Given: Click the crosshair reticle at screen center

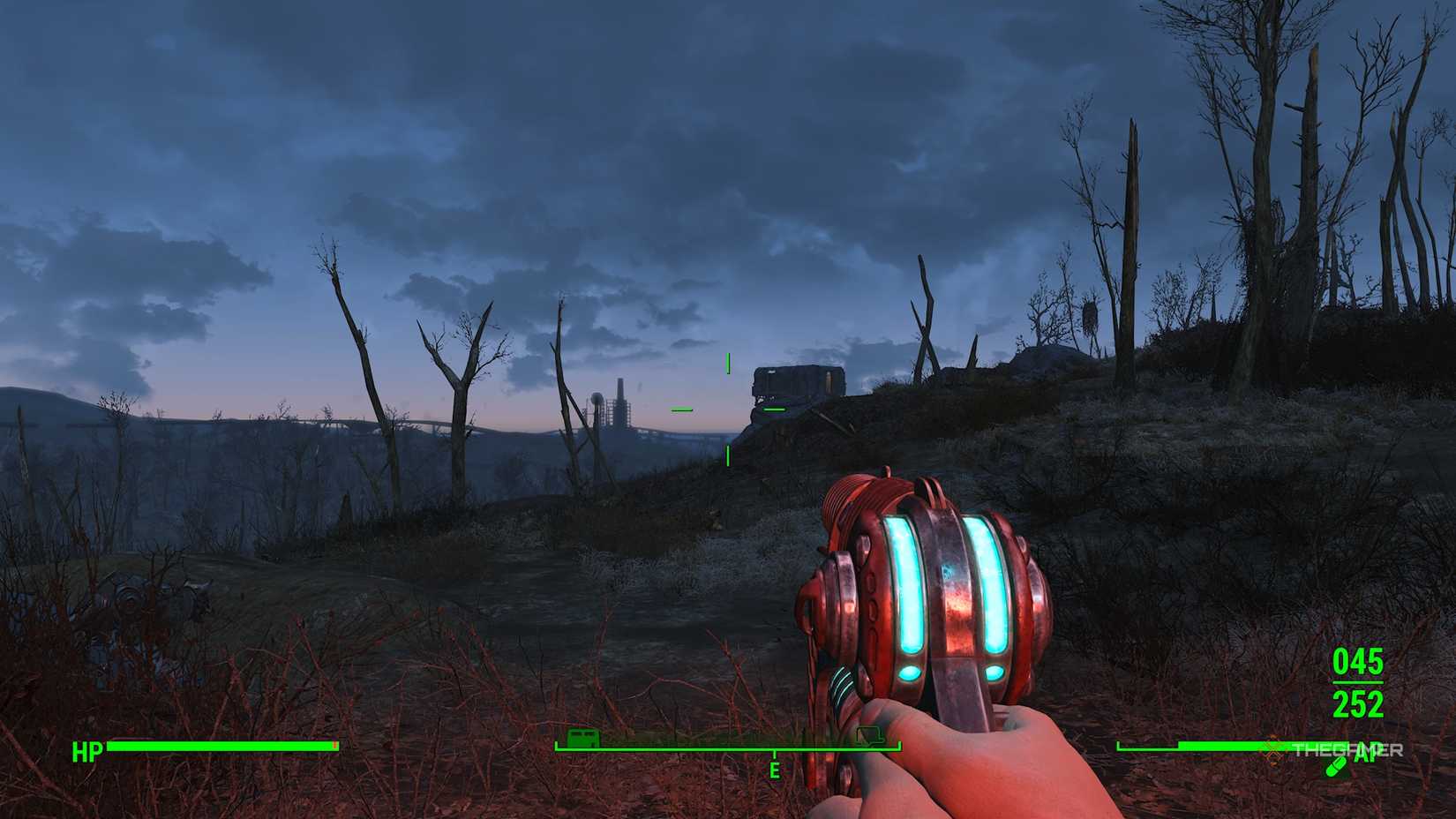Looking at the screenshot, I should click(x=727, y=409).
